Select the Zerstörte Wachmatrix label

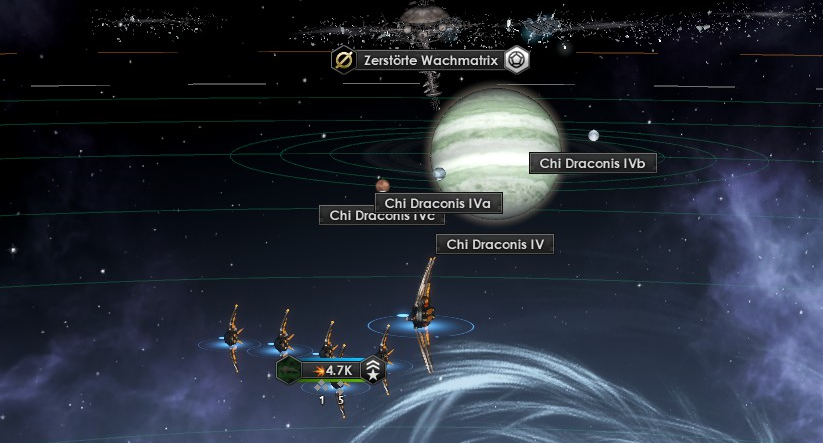(x=430, y=60)
